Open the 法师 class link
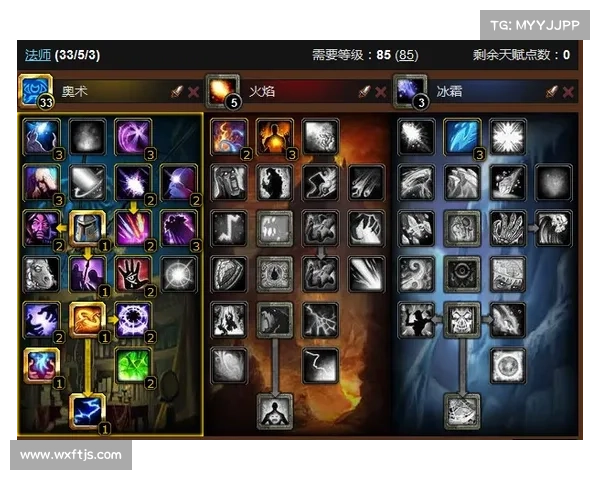Image resolution: width=600 pixels, height=480 pixels. click(x=37, y=55)
